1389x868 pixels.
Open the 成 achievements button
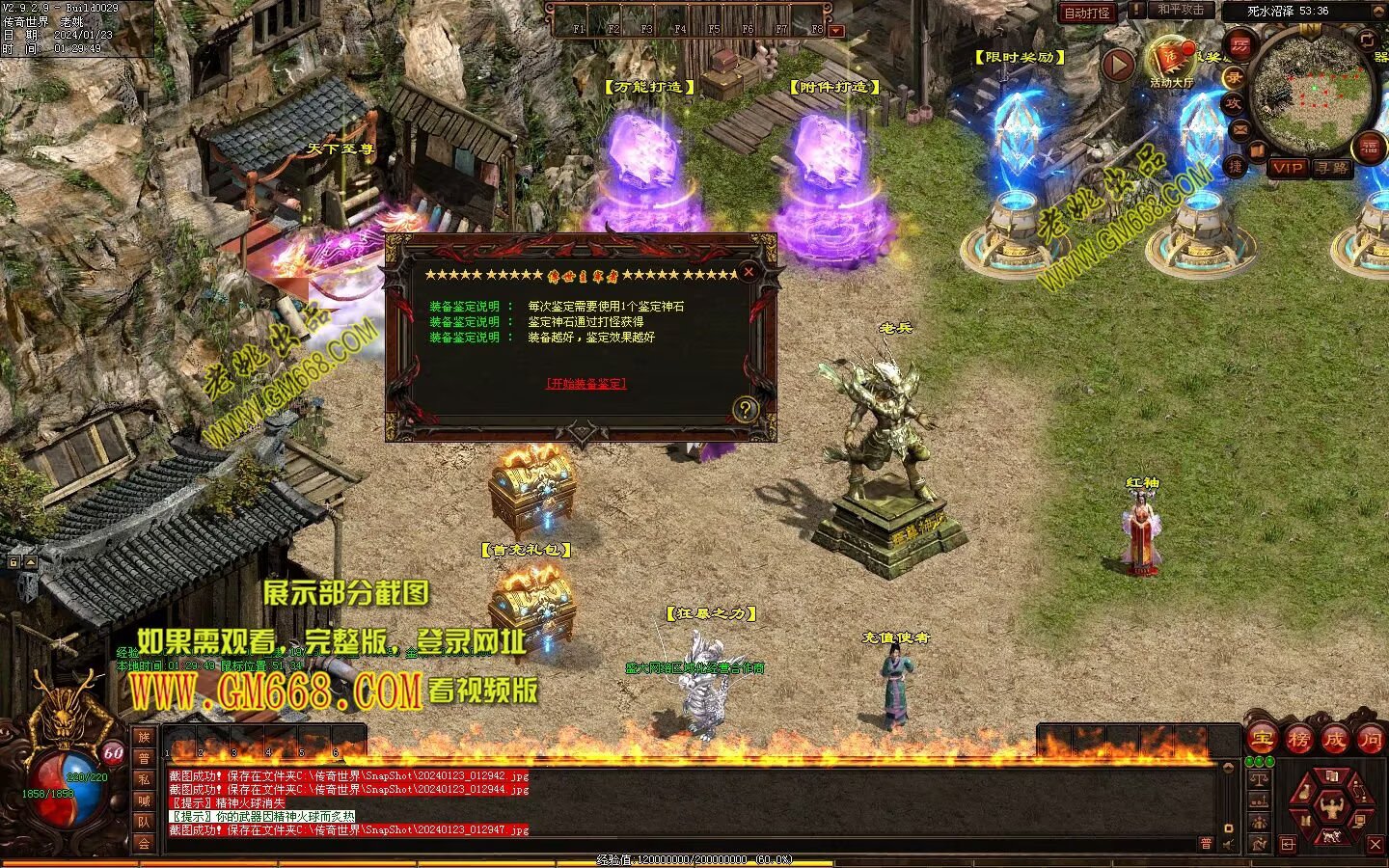pos(1335,739)
